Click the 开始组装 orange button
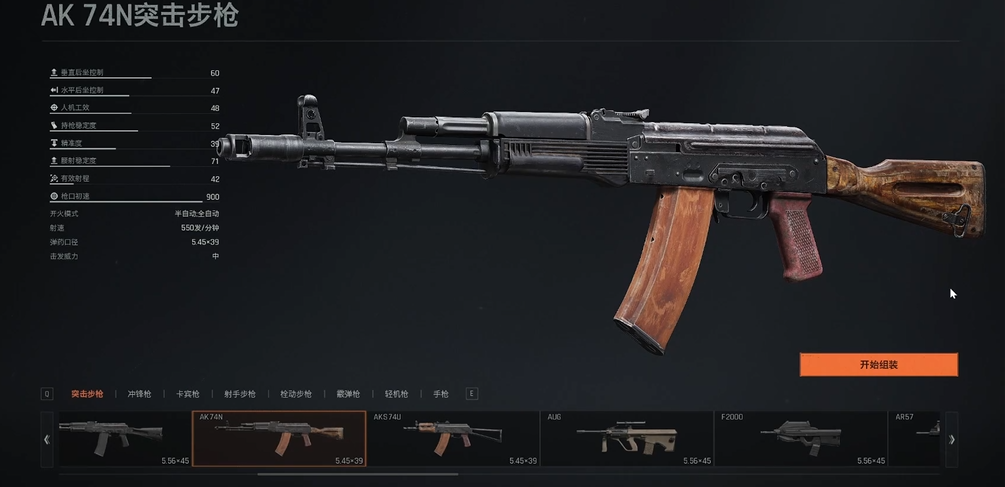The image size is (1005, 487). (878, 365)
